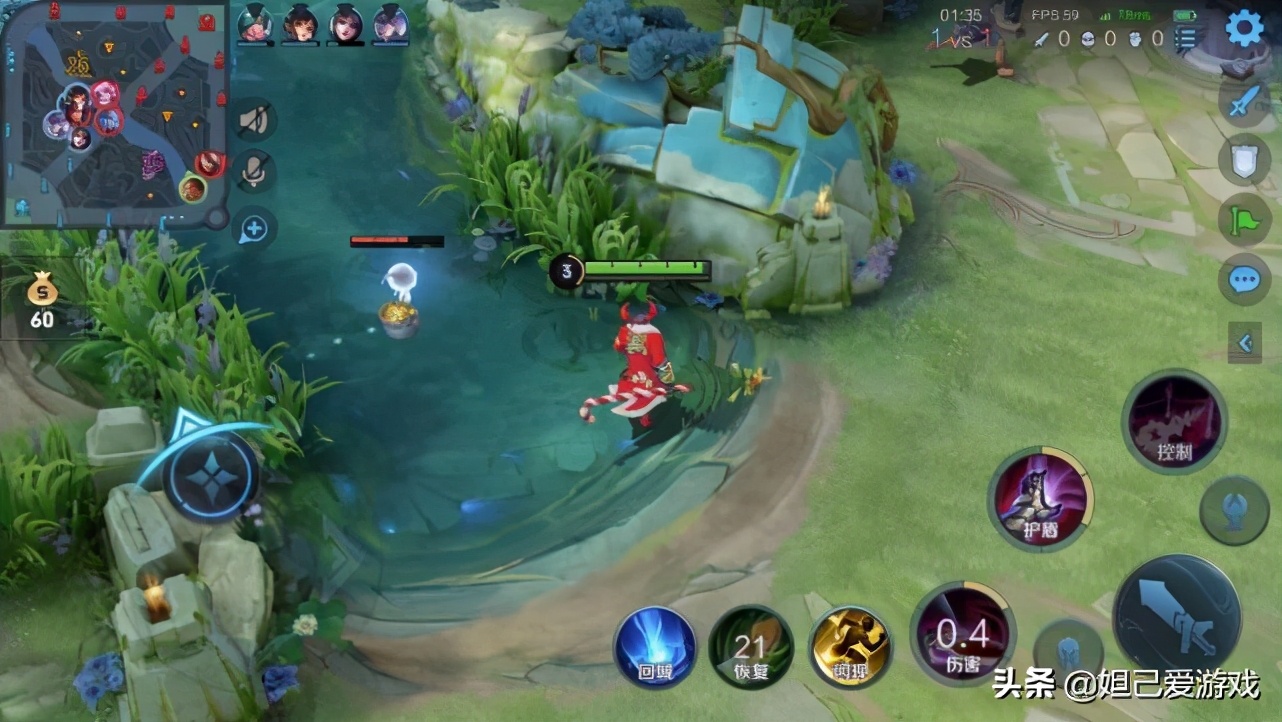The height and width of the screenshot is (722, 1282).
Task: Activate the 控制 control skill
Action: point(1174,421)
